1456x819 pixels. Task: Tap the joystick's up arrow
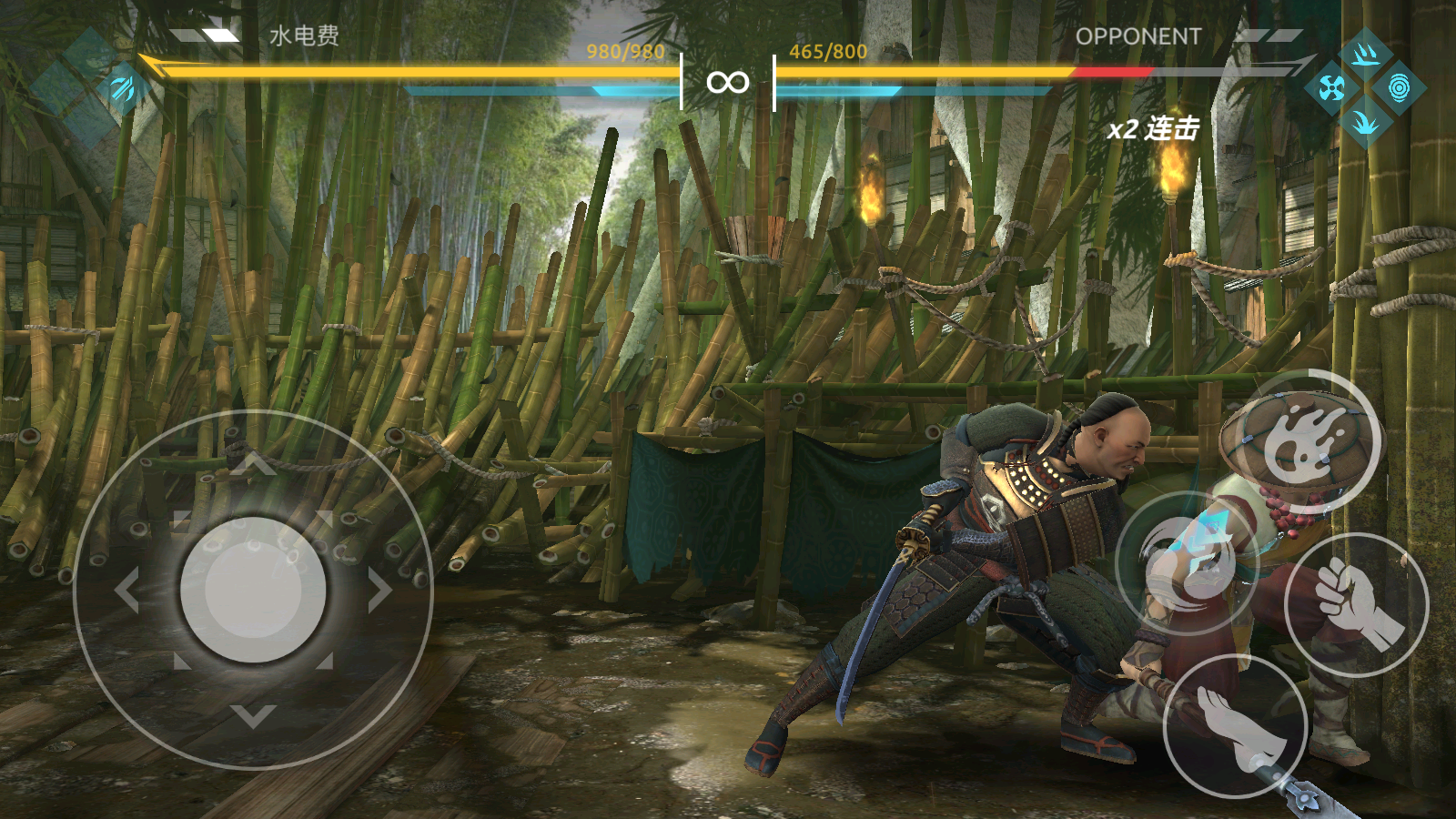pyautogui.click(x=253, y=465)
